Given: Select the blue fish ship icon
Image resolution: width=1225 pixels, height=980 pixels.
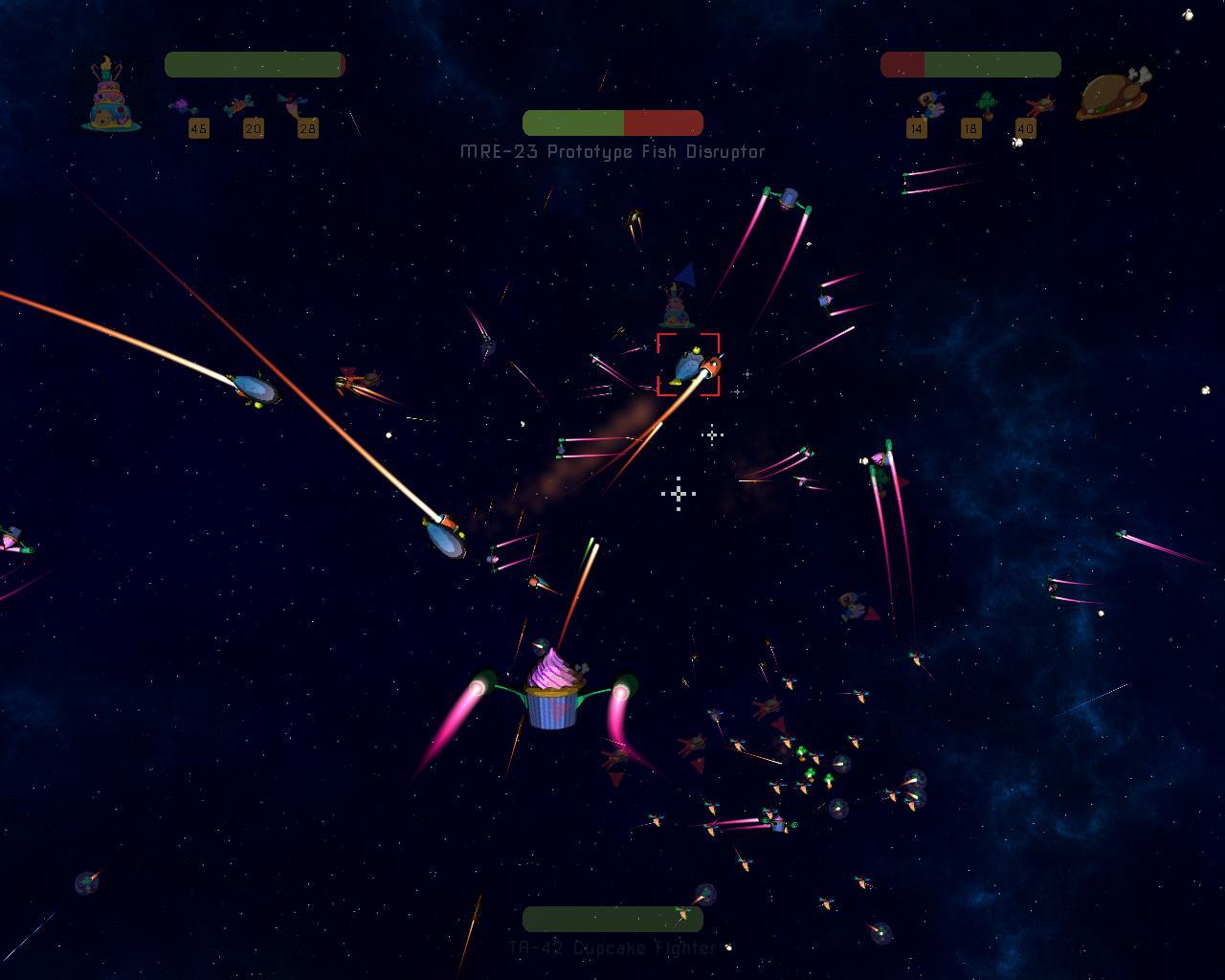Looking at the screenshot, I should pyautogui.click(x=928, y=103).
